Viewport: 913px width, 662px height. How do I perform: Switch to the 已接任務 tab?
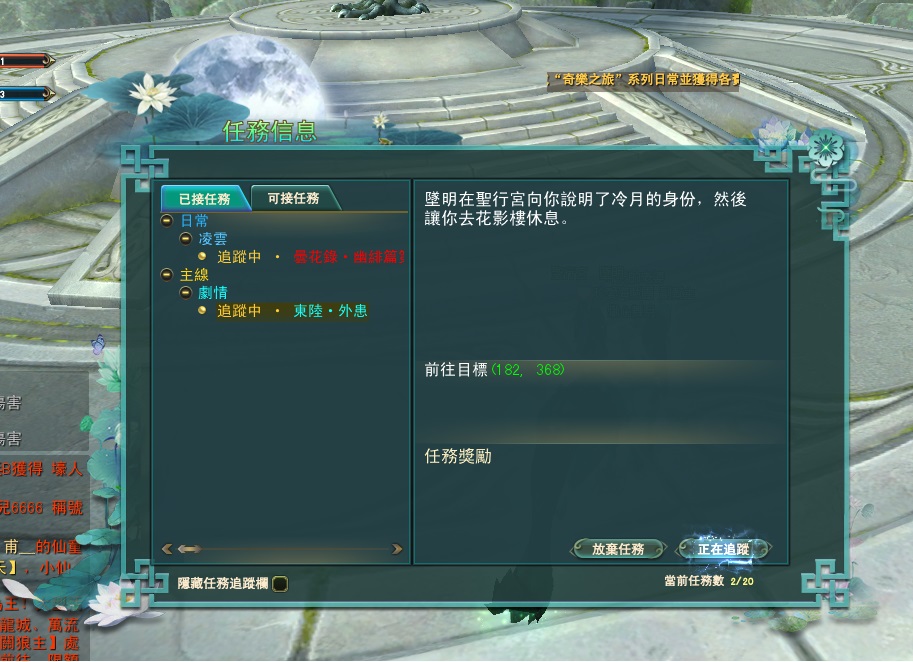pyautogui.click(x=204, y=198)
